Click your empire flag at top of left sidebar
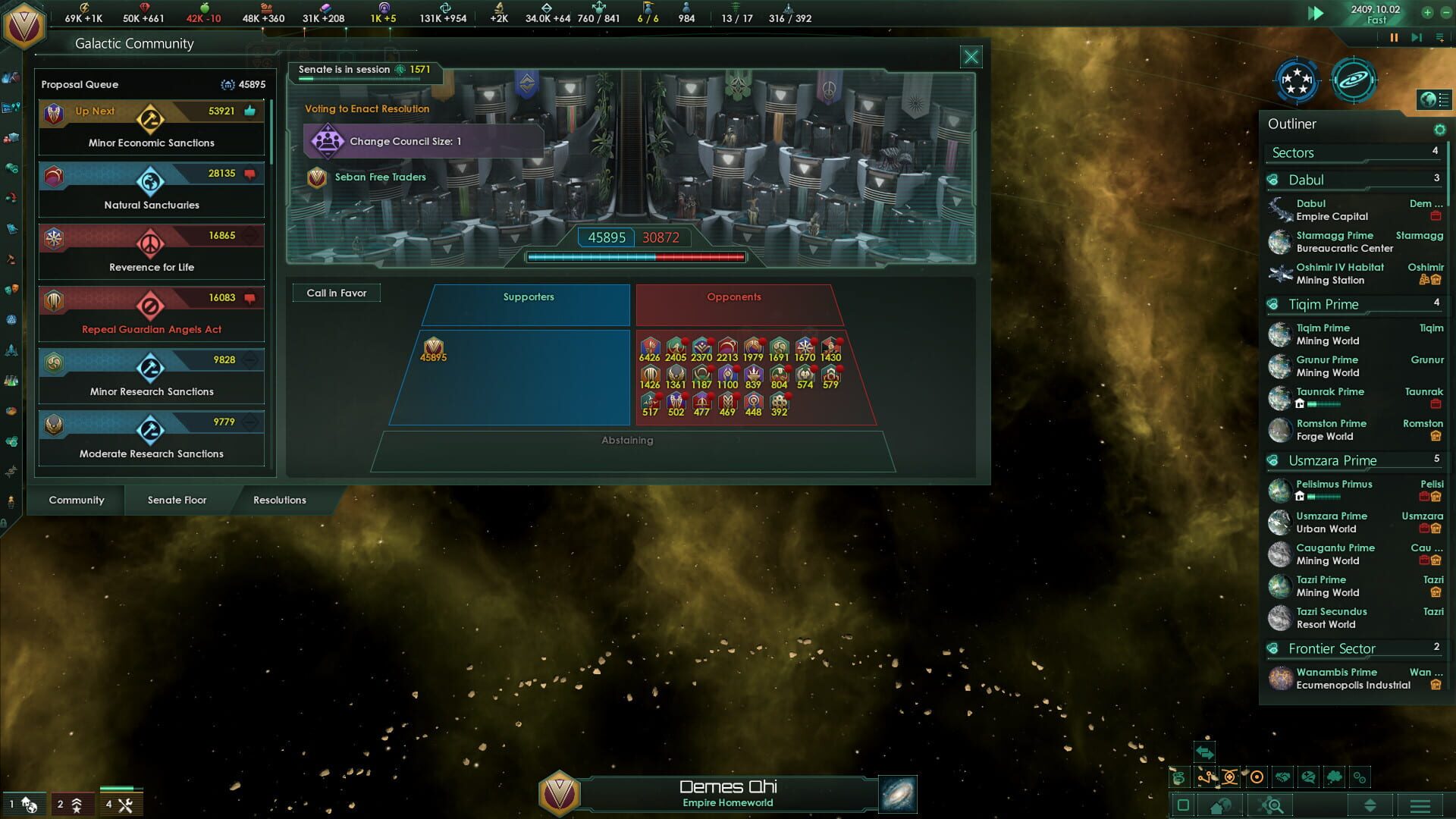Image resolution: width=1456 pixels, height=819 pixels. click(23, 24)
